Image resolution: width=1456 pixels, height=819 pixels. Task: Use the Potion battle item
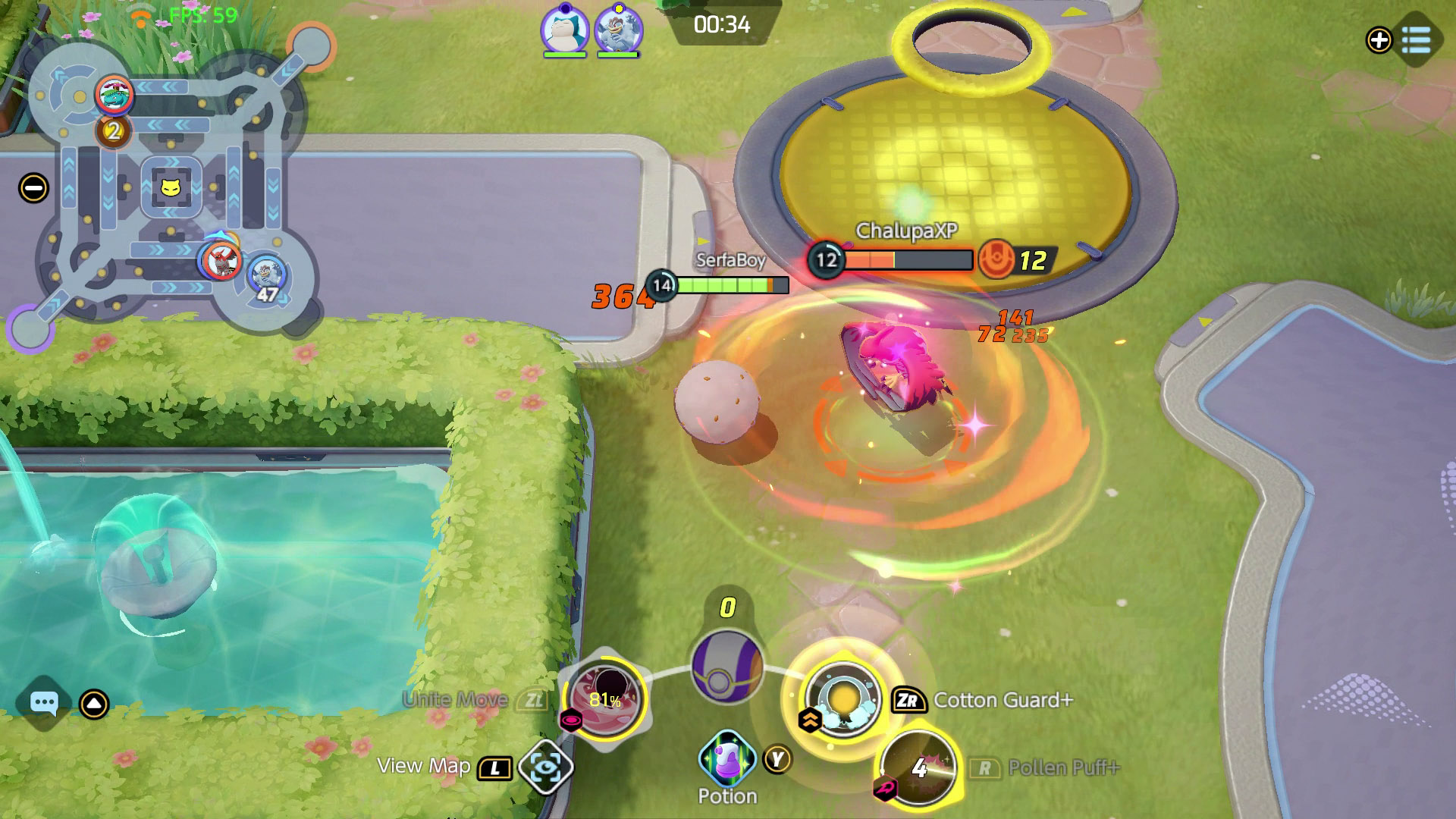726,759
